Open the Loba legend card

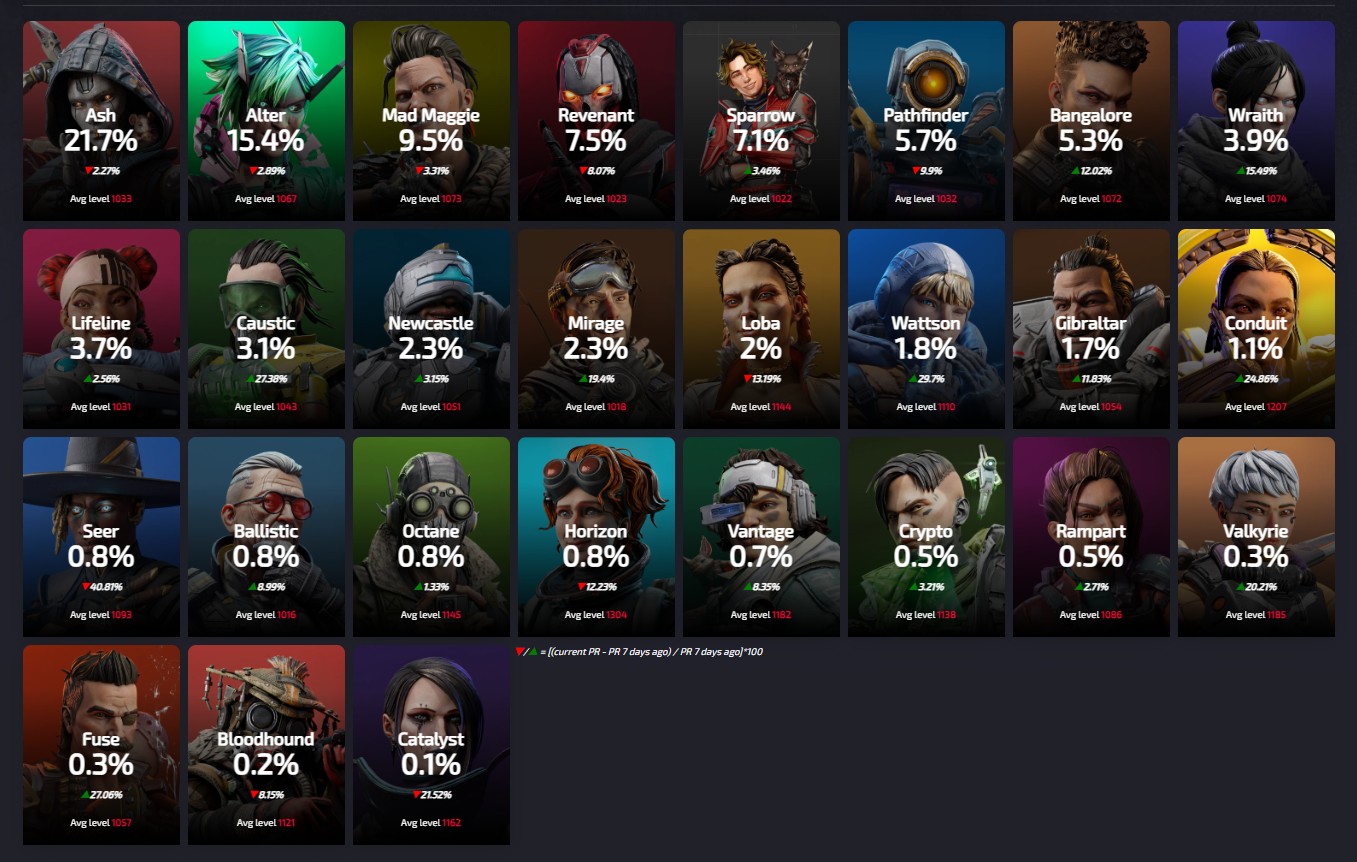coord(761,329)
